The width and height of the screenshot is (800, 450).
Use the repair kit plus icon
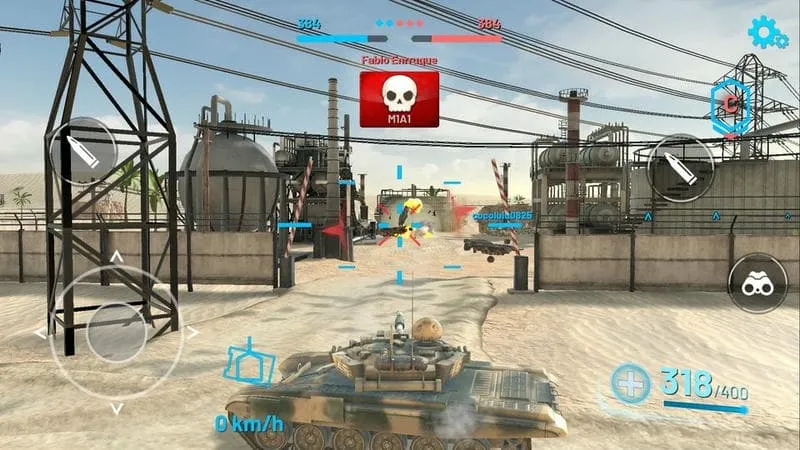tap(630, 384)
